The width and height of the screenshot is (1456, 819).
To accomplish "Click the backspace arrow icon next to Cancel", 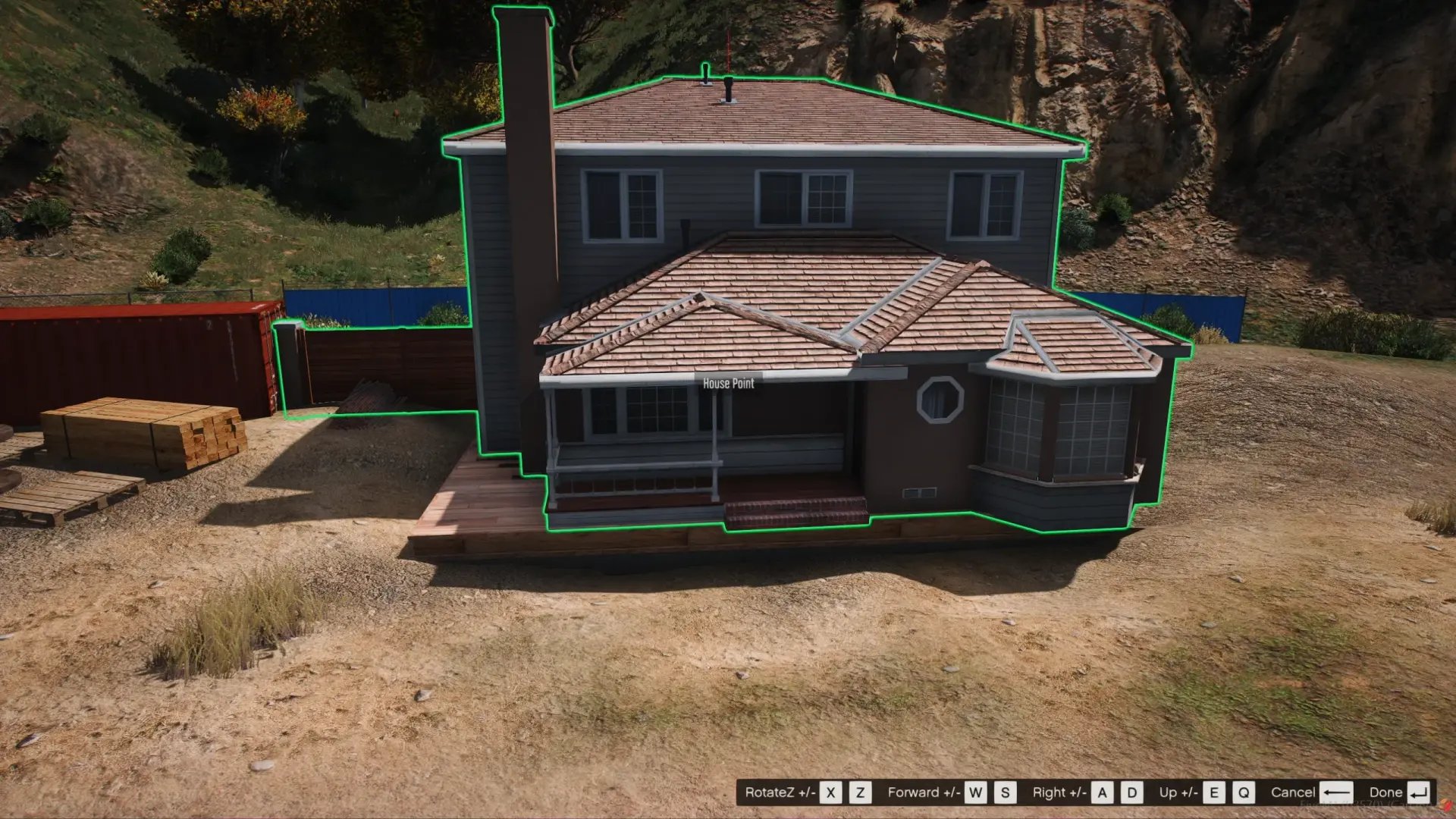I will coord(1338,792).
